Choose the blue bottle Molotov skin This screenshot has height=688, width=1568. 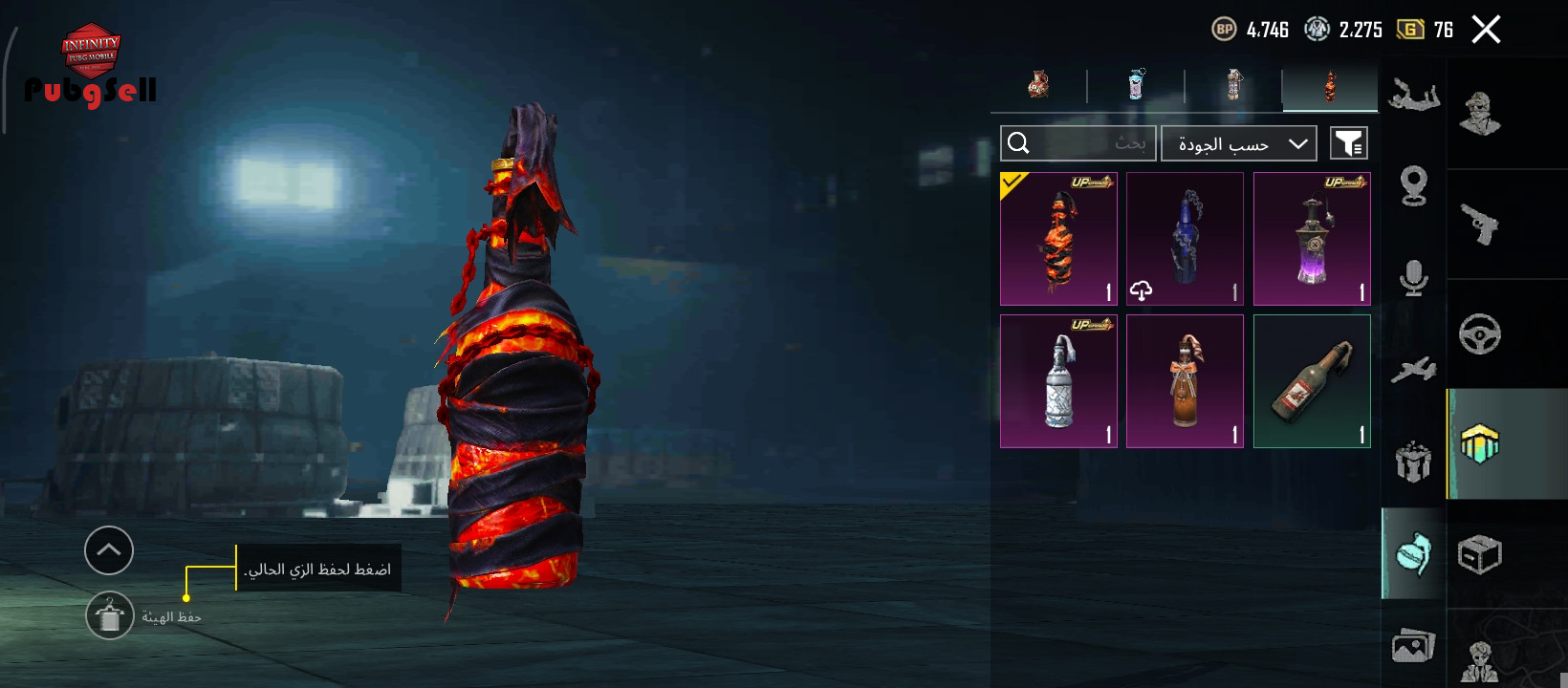(x=1185, y=239)
